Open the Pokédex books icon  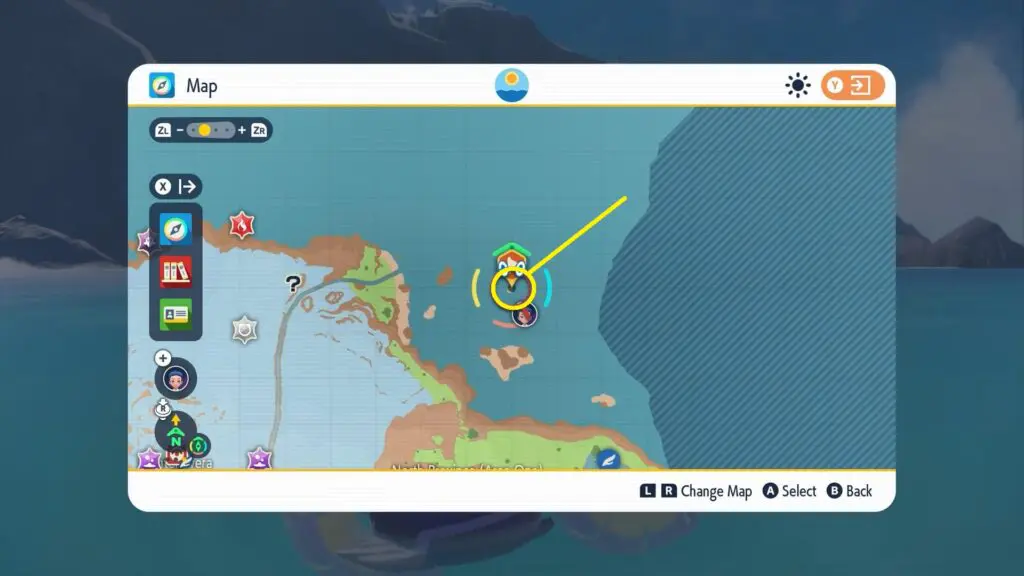(x=176, y=271)
